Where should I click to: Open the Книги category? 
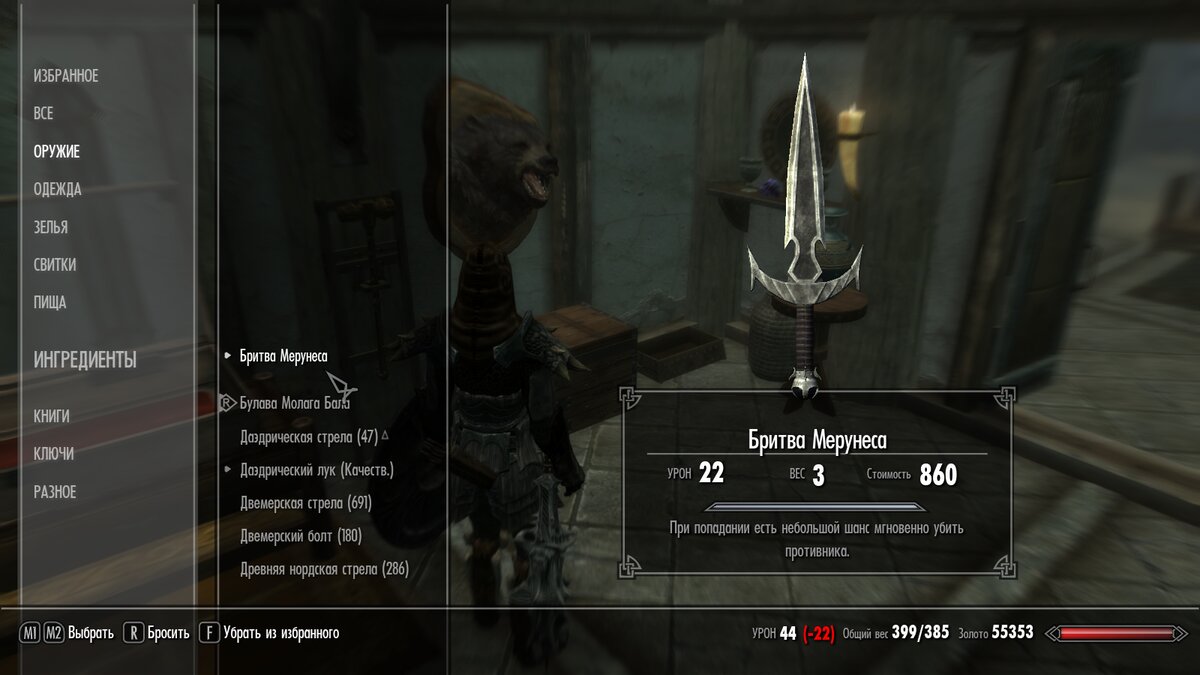click(52, 416)
